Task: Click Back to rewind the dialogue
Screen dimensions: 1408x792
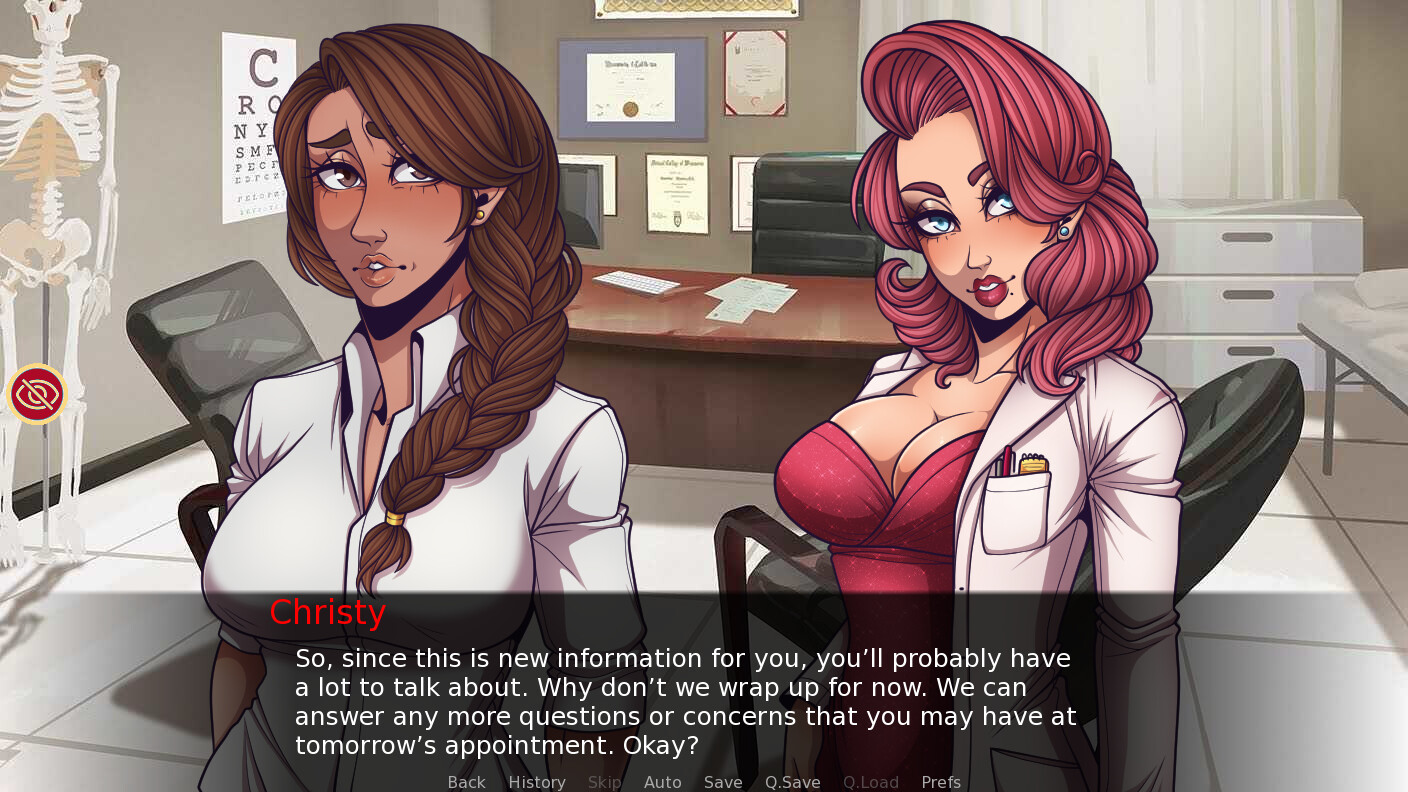Action: click(466, 782)
